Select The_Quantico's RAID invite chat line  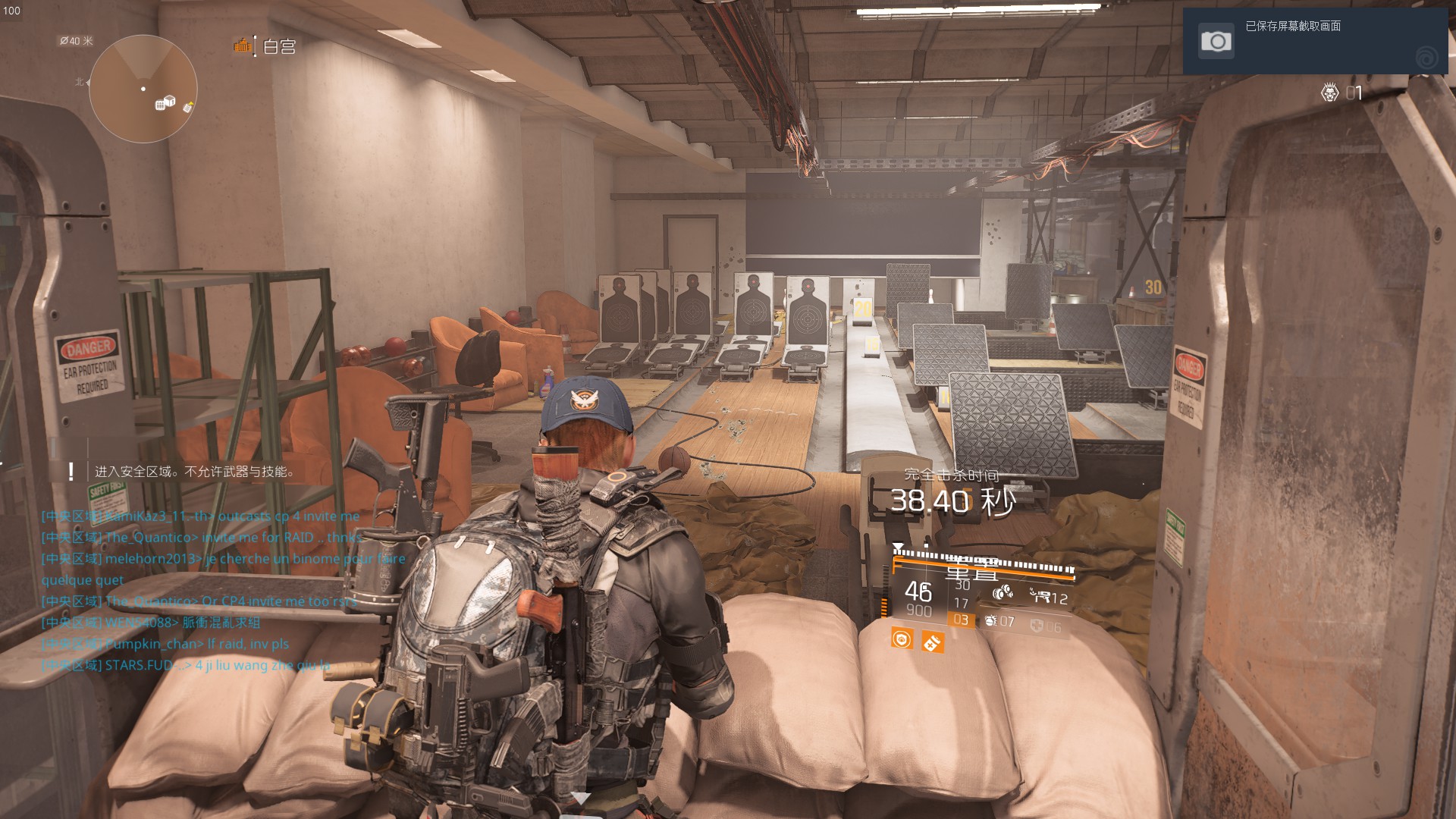coord(202,537)
